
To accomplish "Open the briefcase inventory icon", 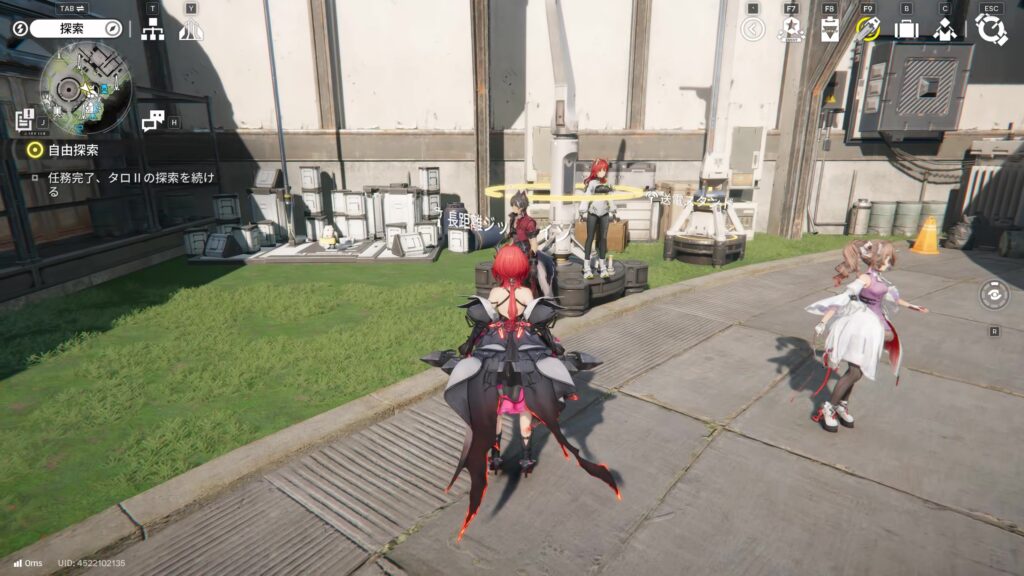I will [906, 29].
